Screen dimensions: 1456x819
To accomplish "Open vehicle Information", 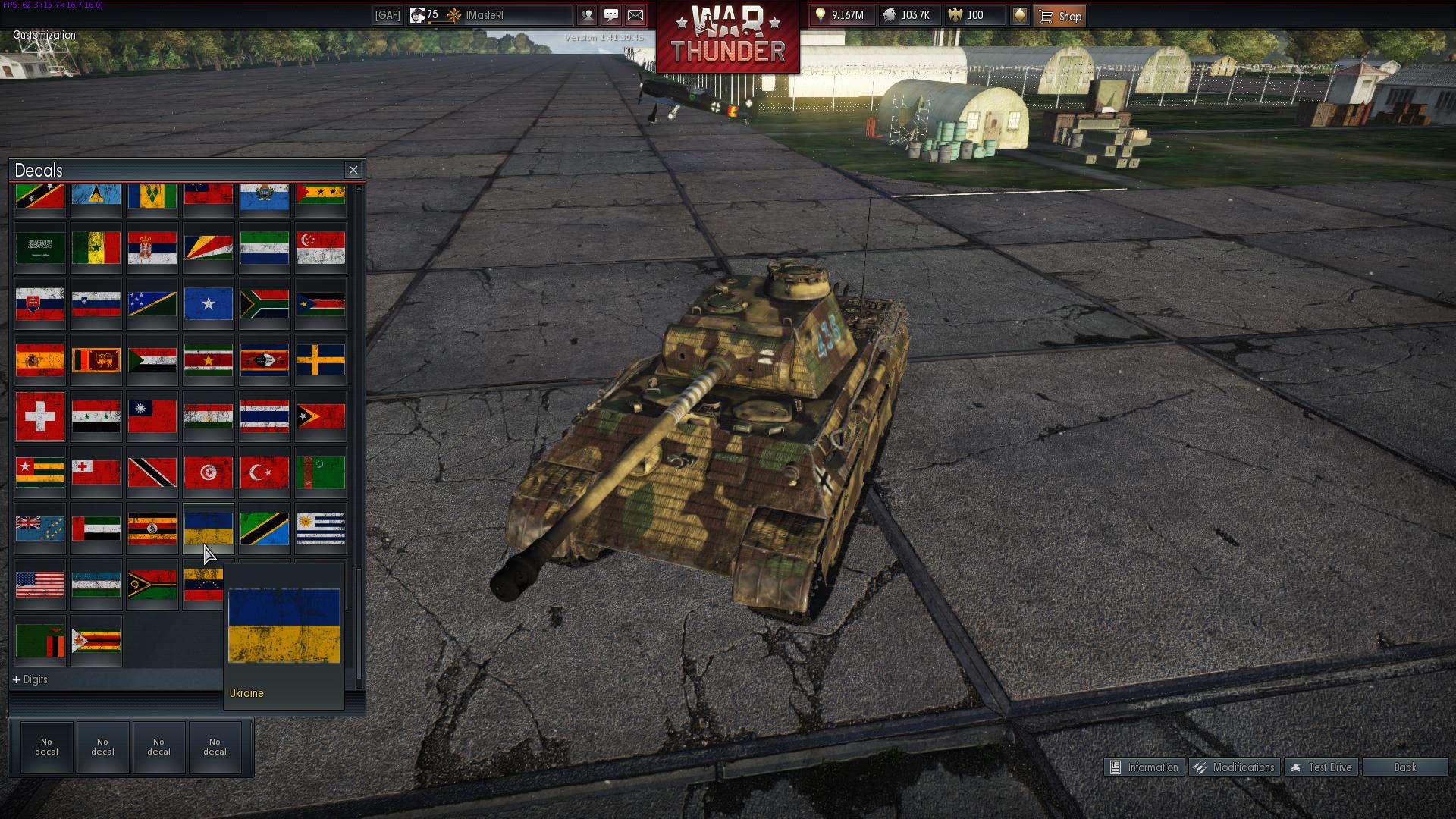I will pos(1144,767).
